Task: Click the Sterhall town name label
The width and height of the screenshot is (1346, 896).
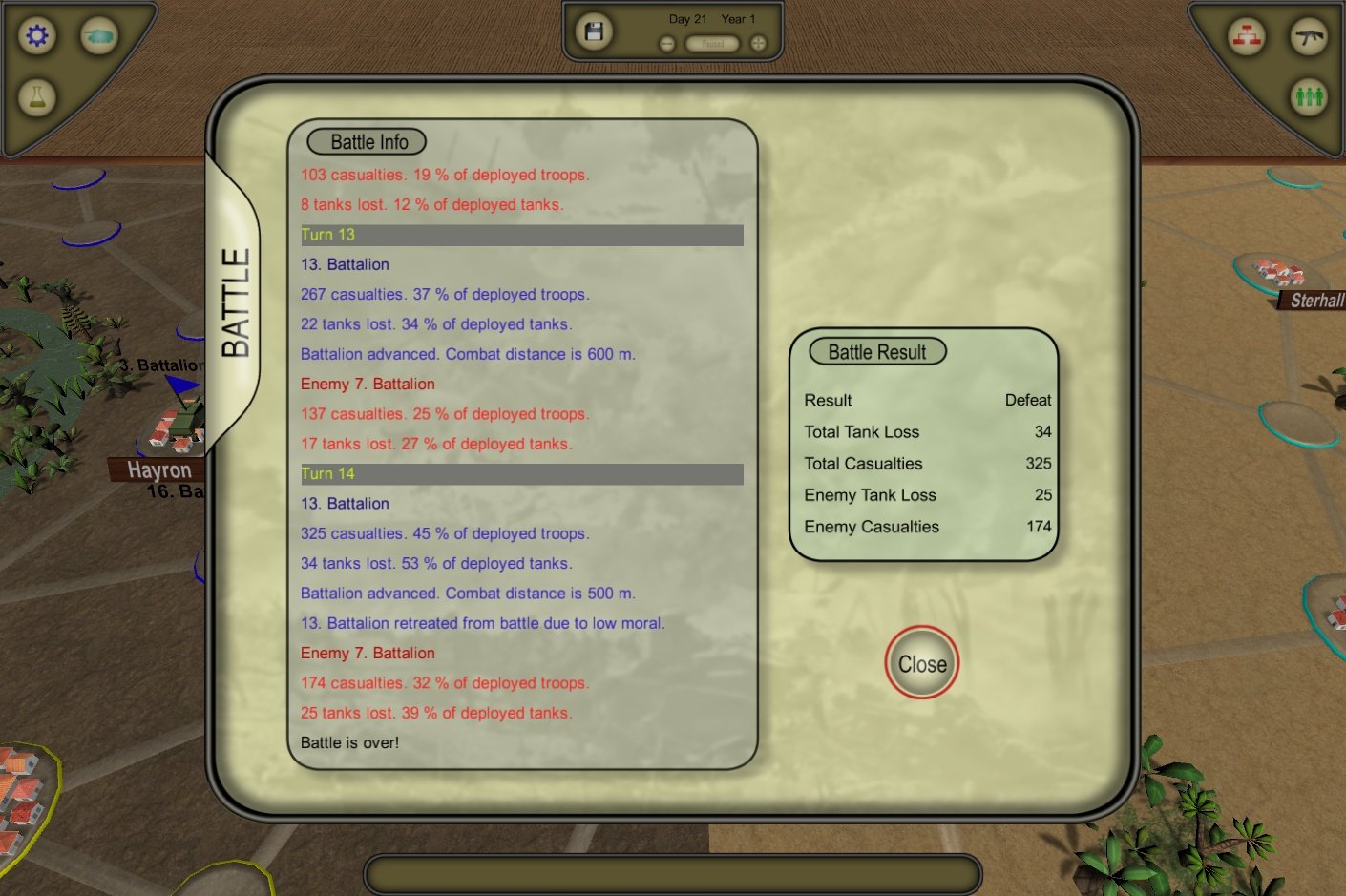Action: coord(1318,302)
